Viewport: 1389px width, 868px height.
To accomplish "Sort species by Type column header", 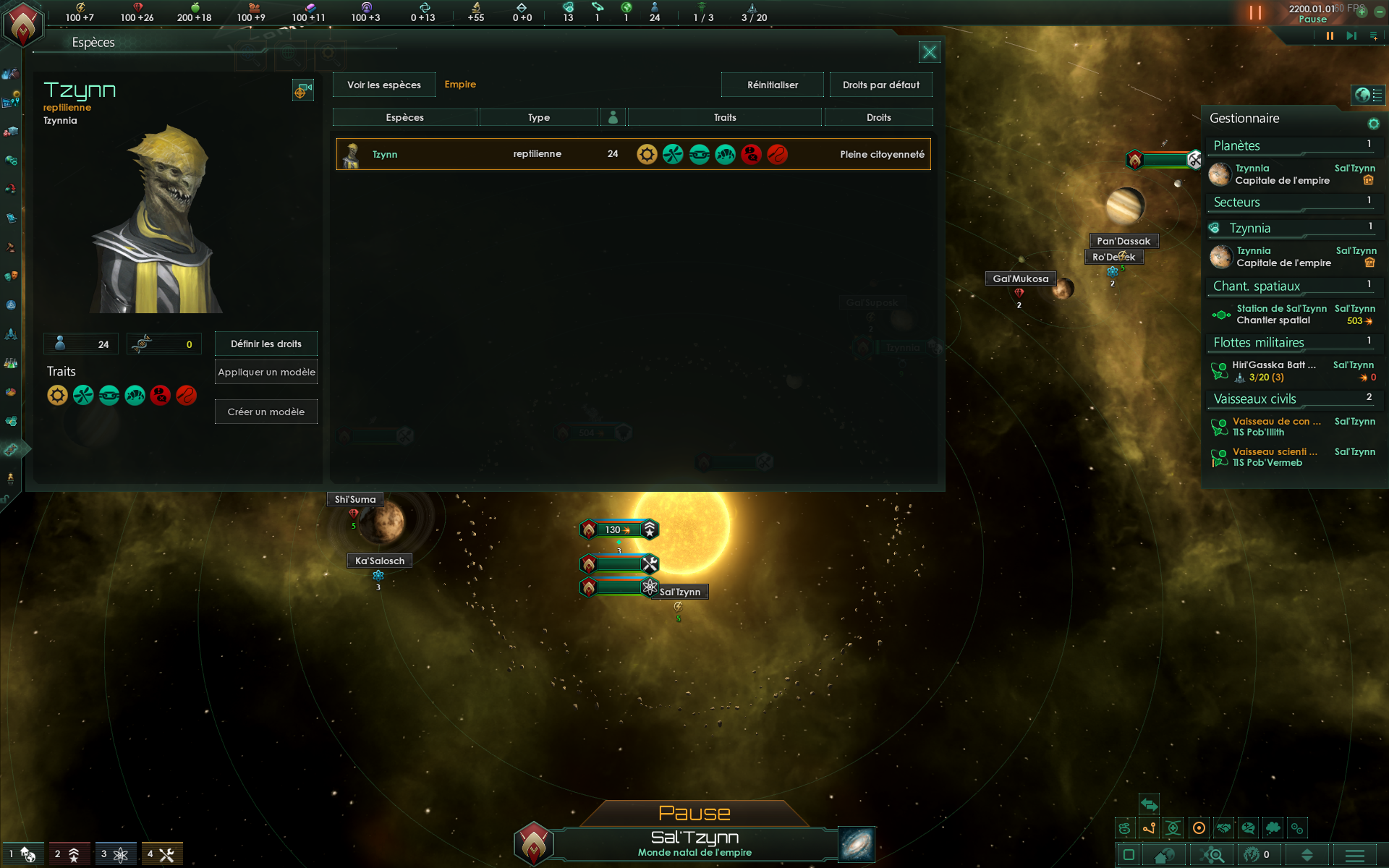I will point(538,117).
